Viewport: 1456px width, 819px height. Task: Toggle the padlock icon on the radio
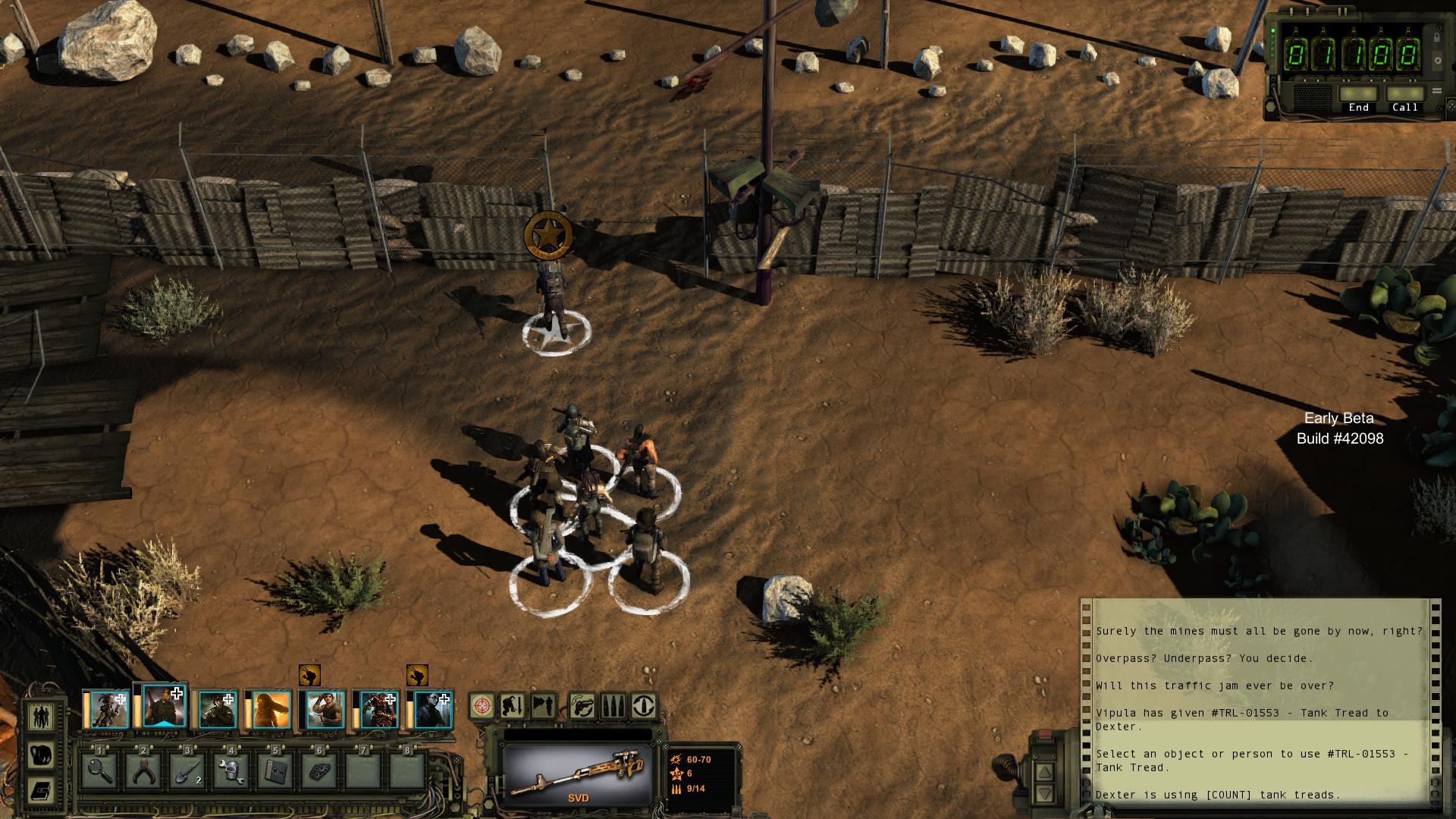(1436, 37)
